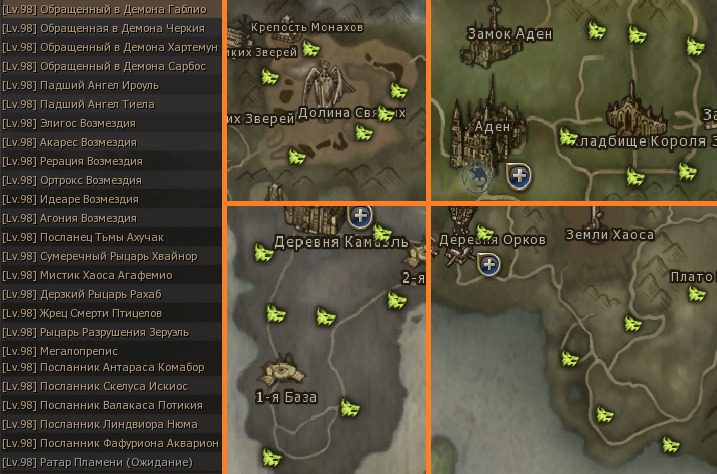
Task: Select Посланец Тьмы Ахучак row
Action: 110,237
